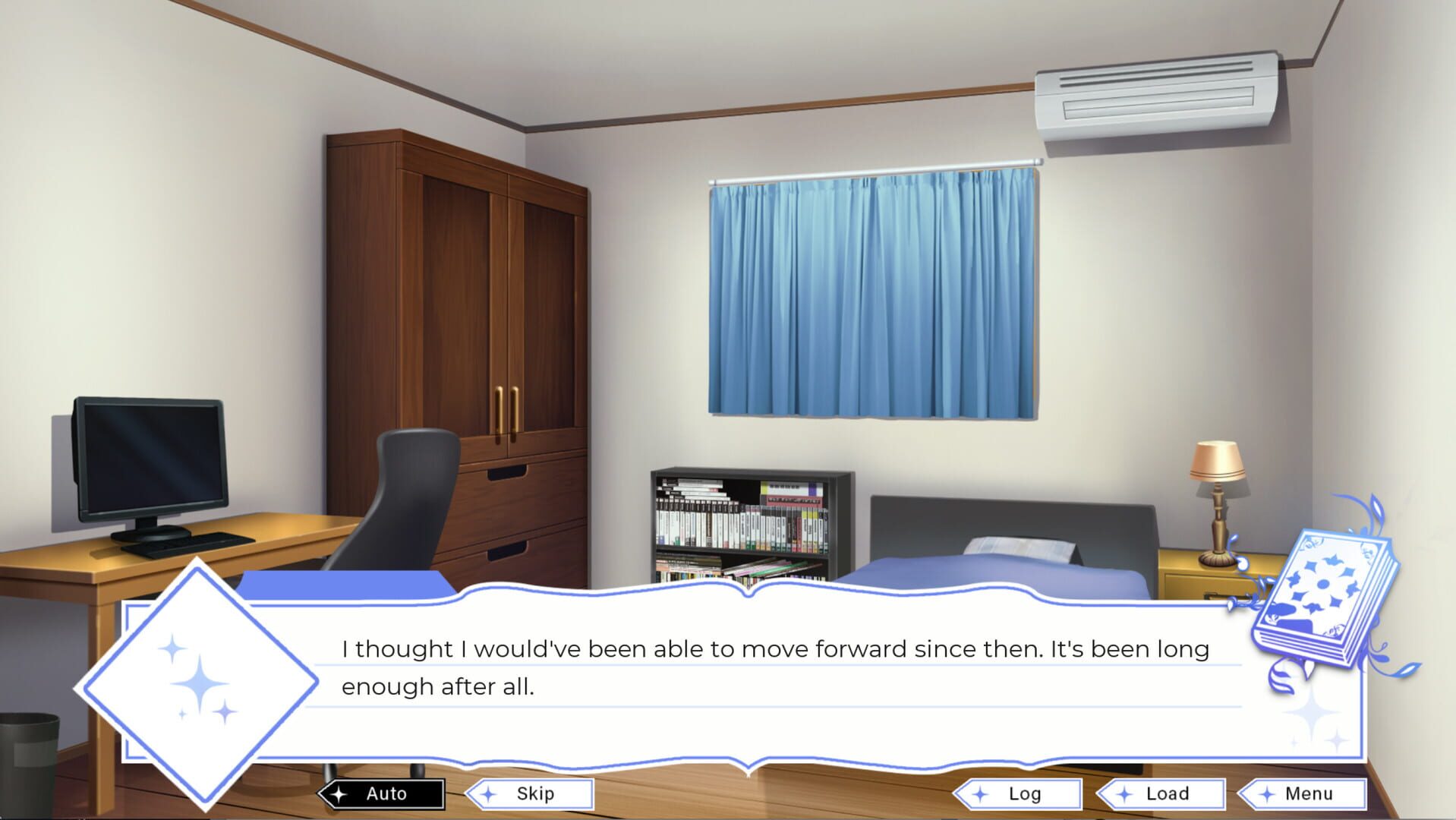Click the star icon on the Log button
This screenshot has height=820, width=1456.
980,793
